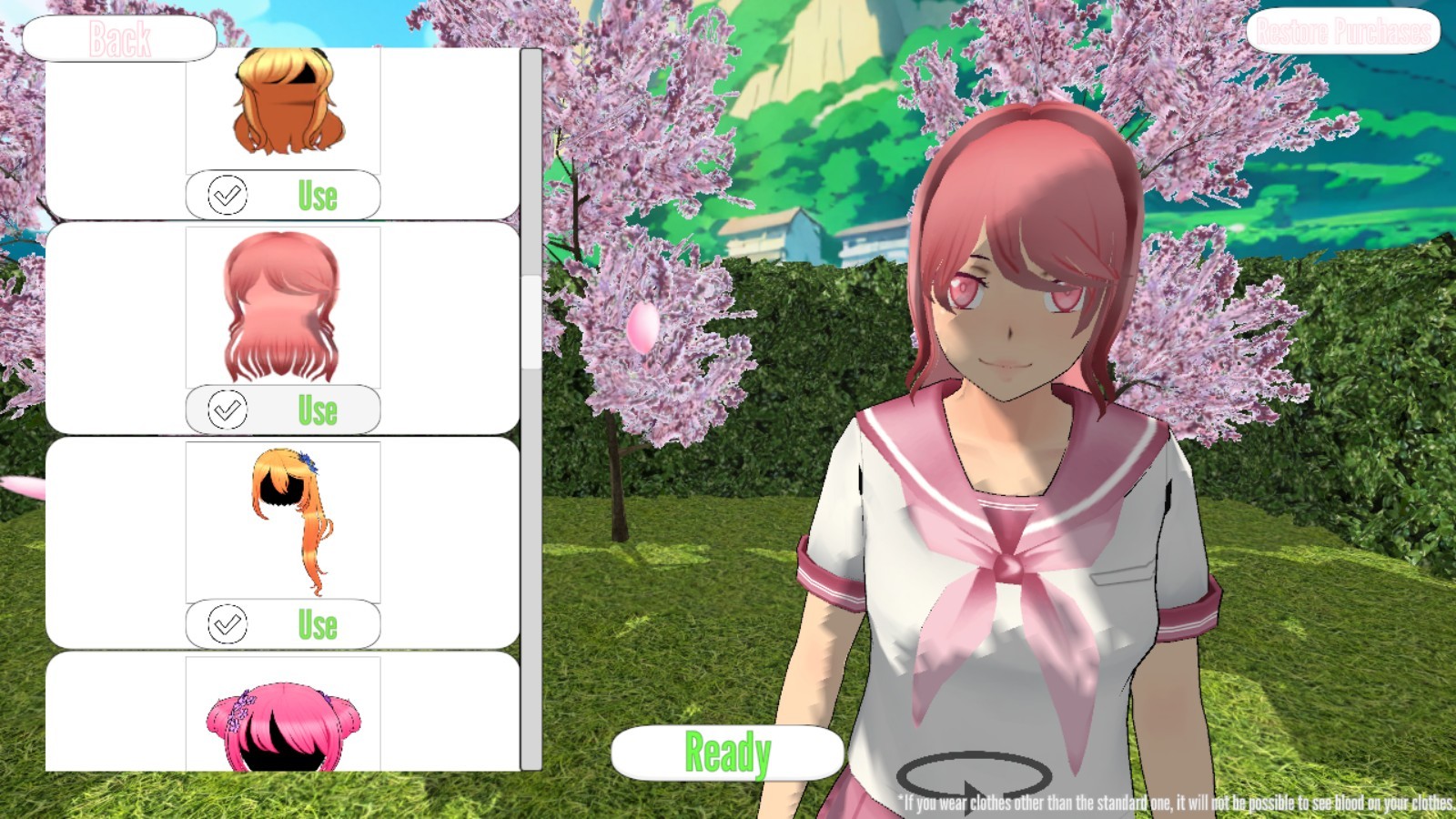This screenshot has height=819, width=1456.
Task: Click the hairstyle list scrollbar
Action: tap(531, 322)
